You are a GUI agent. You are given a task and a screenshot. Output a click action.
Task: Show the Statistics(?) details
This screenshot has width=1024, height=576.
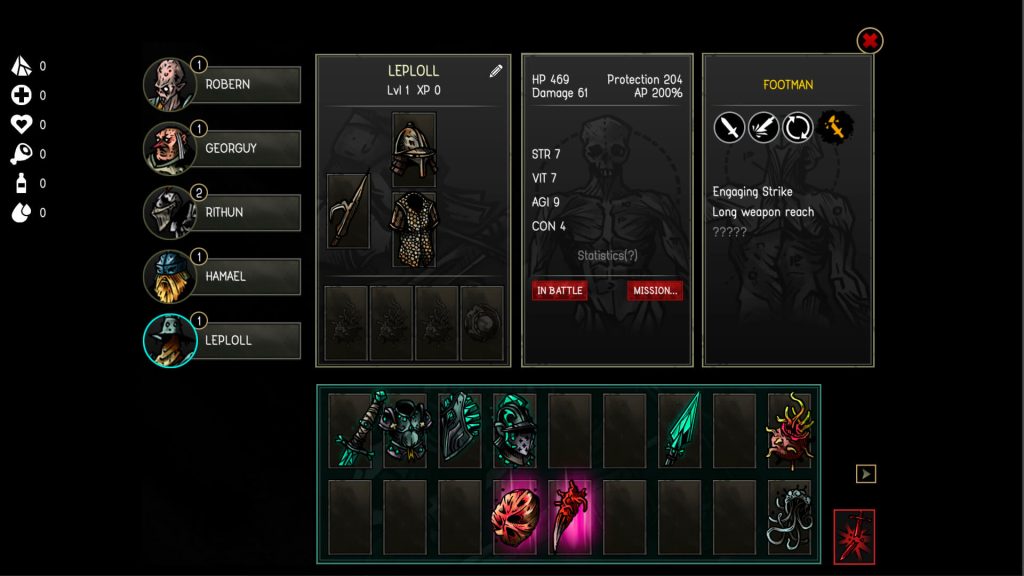tap(607, 256)
